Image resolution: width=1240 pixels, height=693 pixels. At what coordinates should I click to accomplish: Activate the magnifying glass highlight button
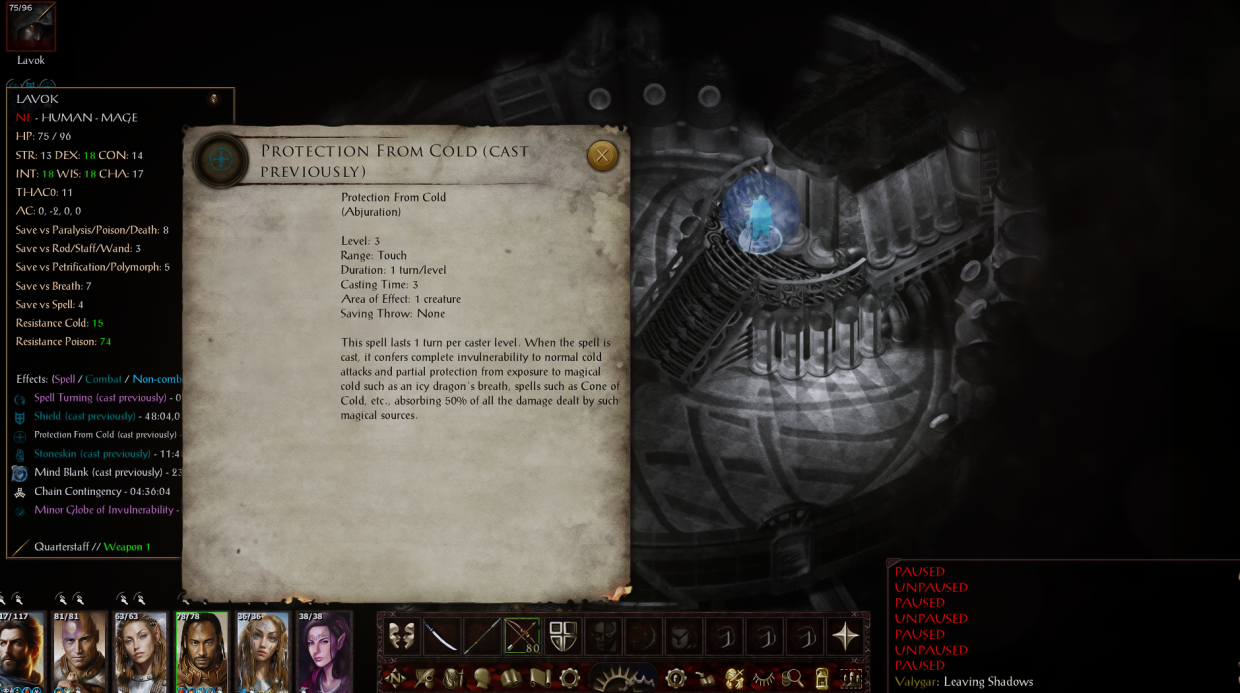(x=793, y=679)
